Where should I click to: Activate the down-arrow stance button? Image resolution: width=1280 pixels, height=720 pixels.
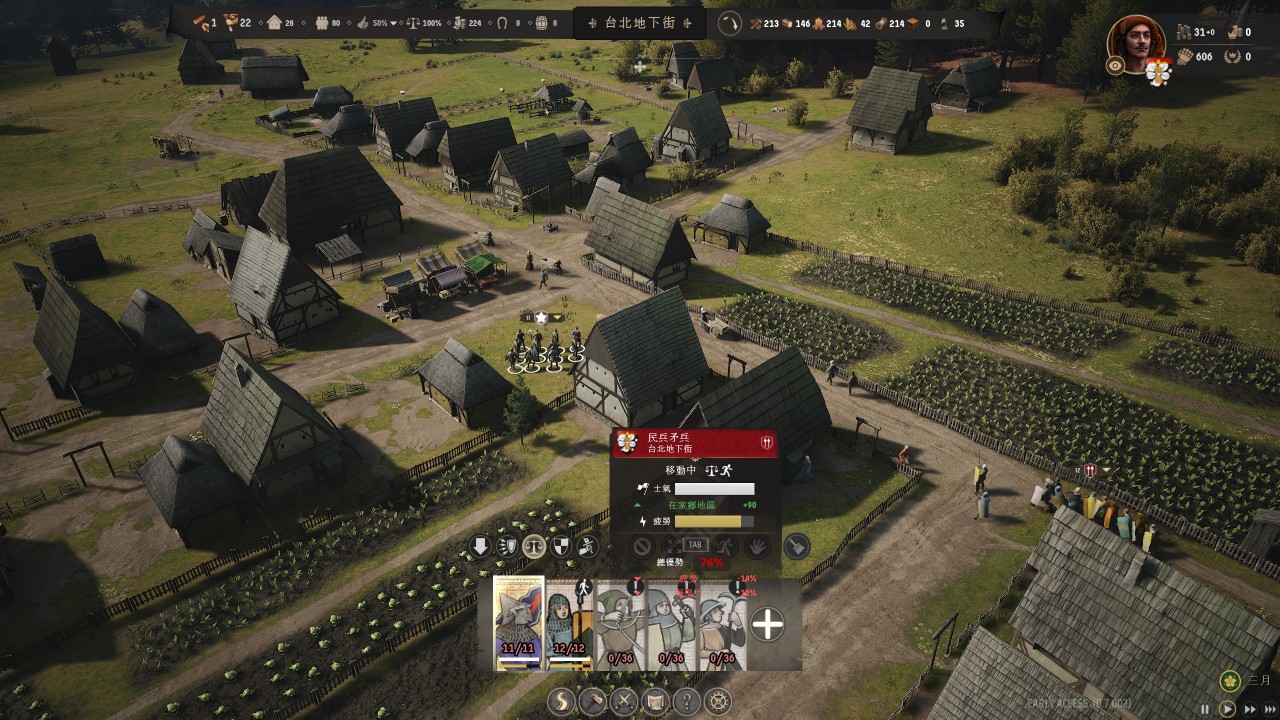481,546
